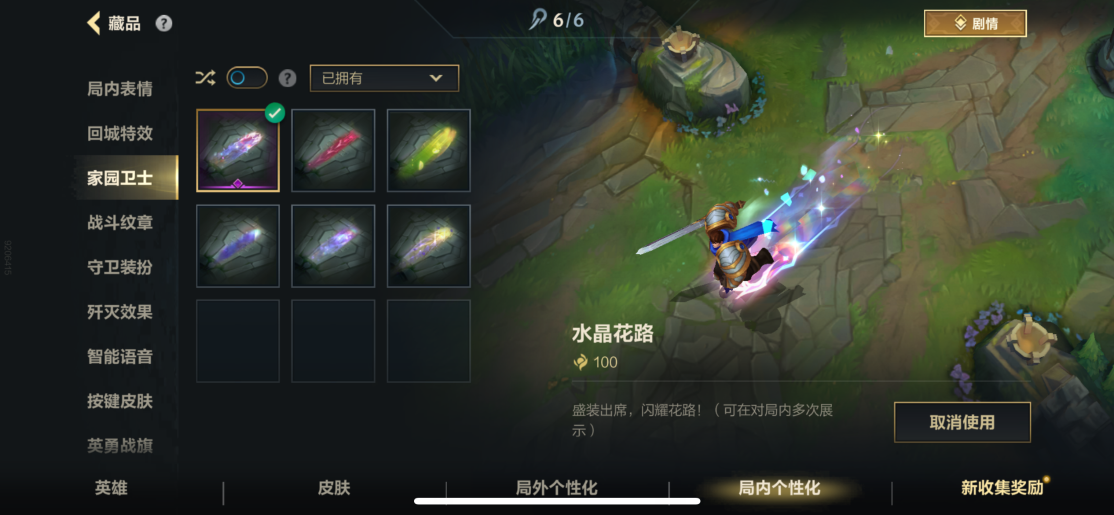
Task: Go back using the 藏品 arrow
Action: pos(95,23)
